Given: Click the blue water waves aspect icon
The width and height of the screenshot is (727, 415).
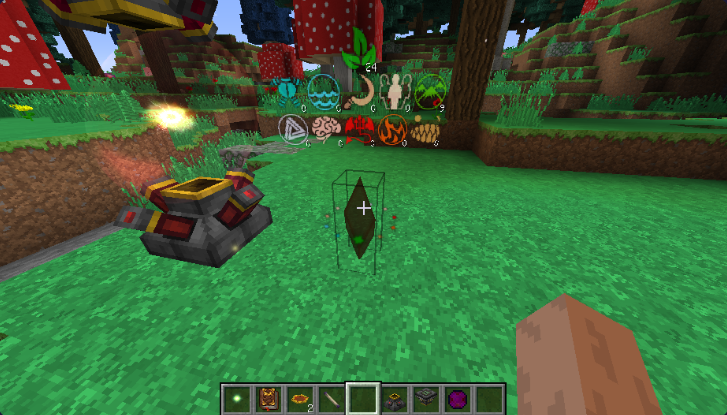Looking at the screenshot, I should coord(321,92).
